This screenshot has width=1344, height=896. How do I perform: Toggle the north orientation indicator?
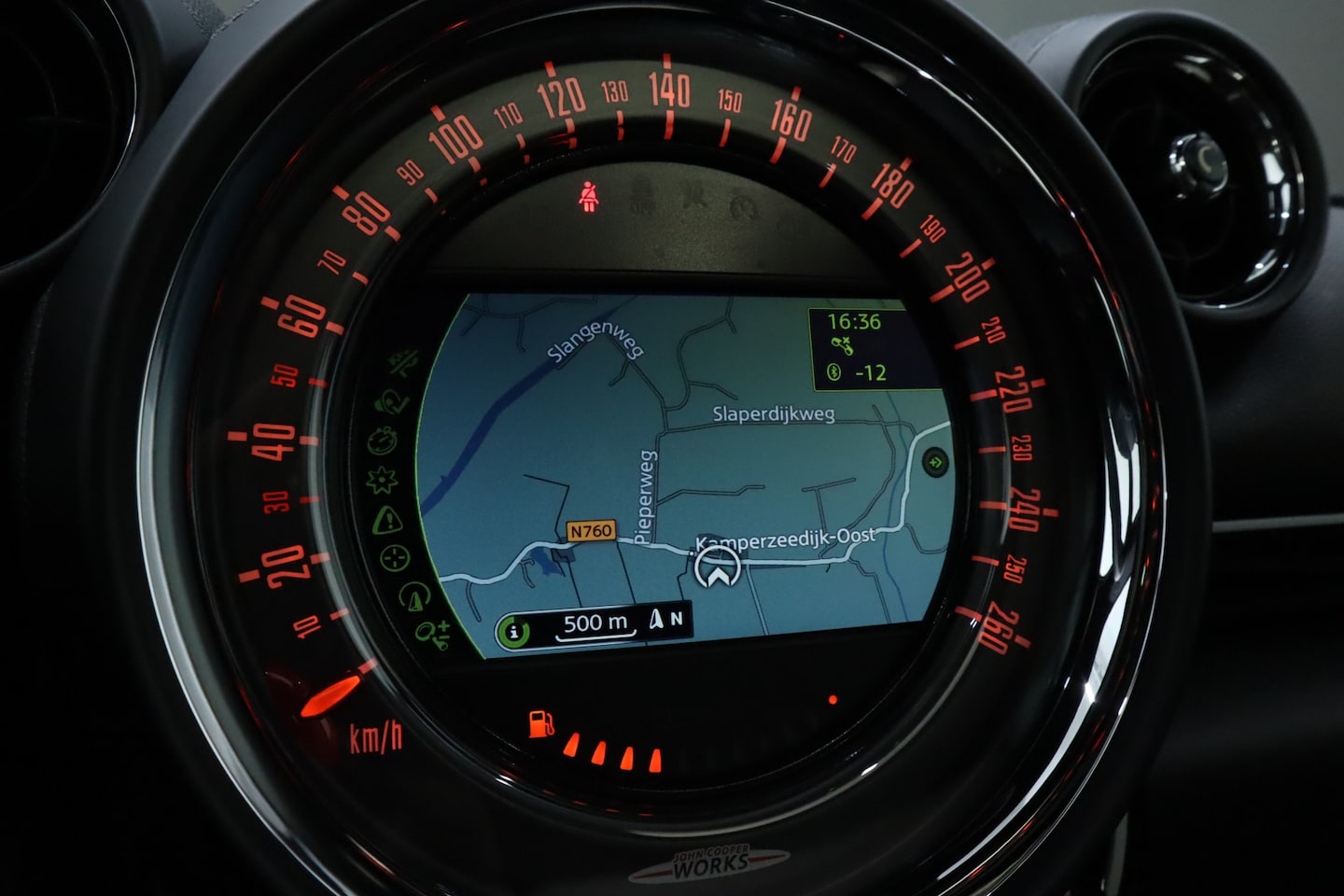(666, 618)
